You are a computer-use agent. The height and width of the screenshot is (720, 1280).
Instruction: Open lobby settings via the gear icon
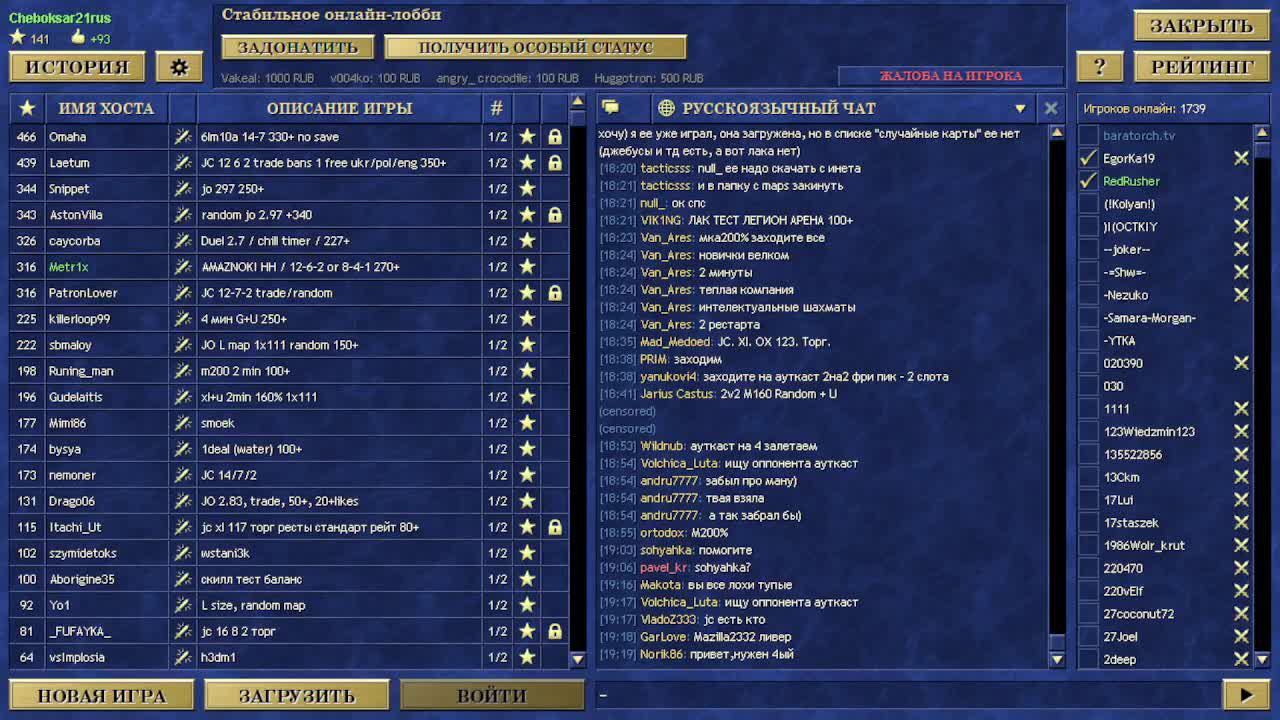point(180,66)
